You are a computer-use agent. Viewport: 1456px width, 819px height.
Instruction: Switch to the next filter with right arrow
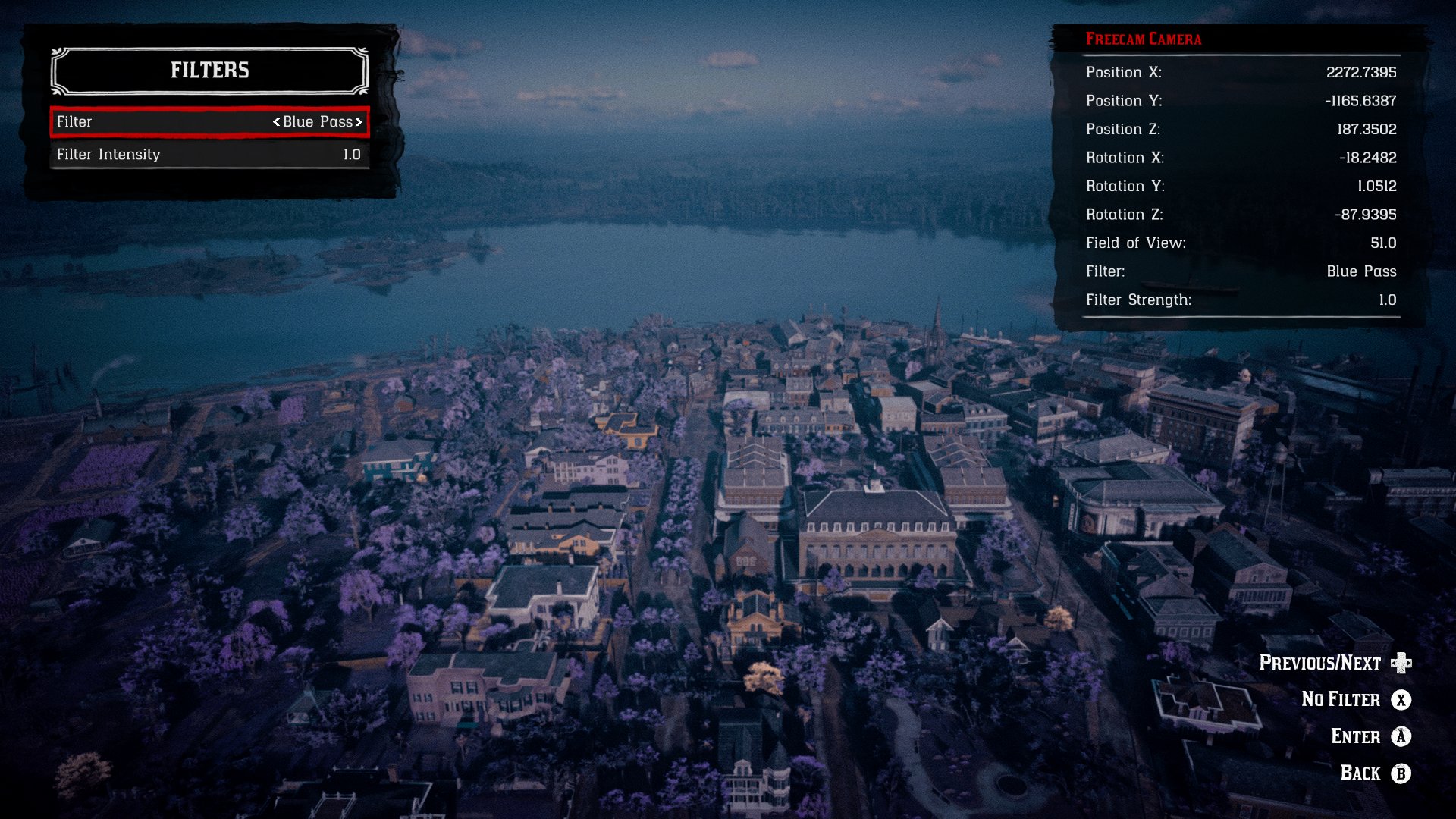(x=359, y=122)
